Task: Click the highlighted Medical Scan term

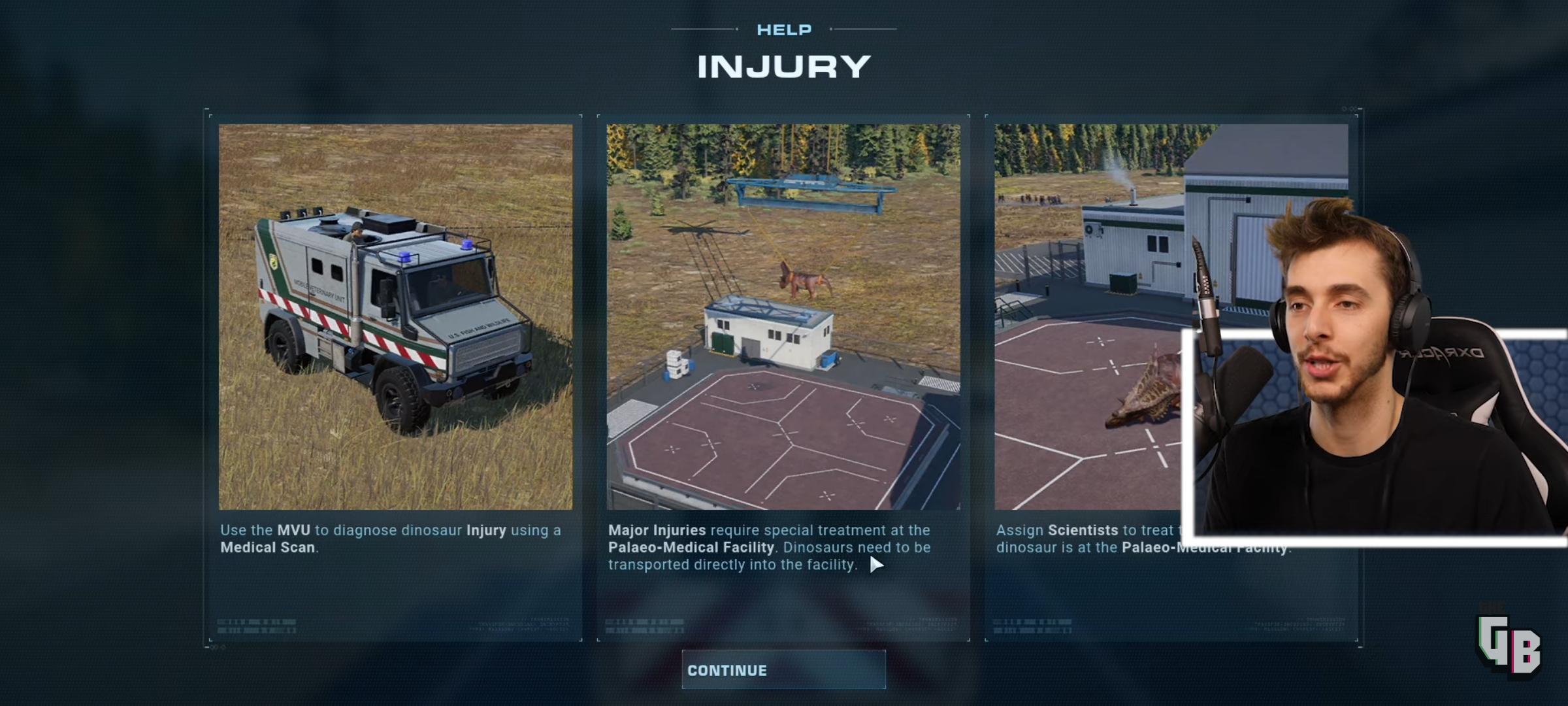Action: coord(267,548)
